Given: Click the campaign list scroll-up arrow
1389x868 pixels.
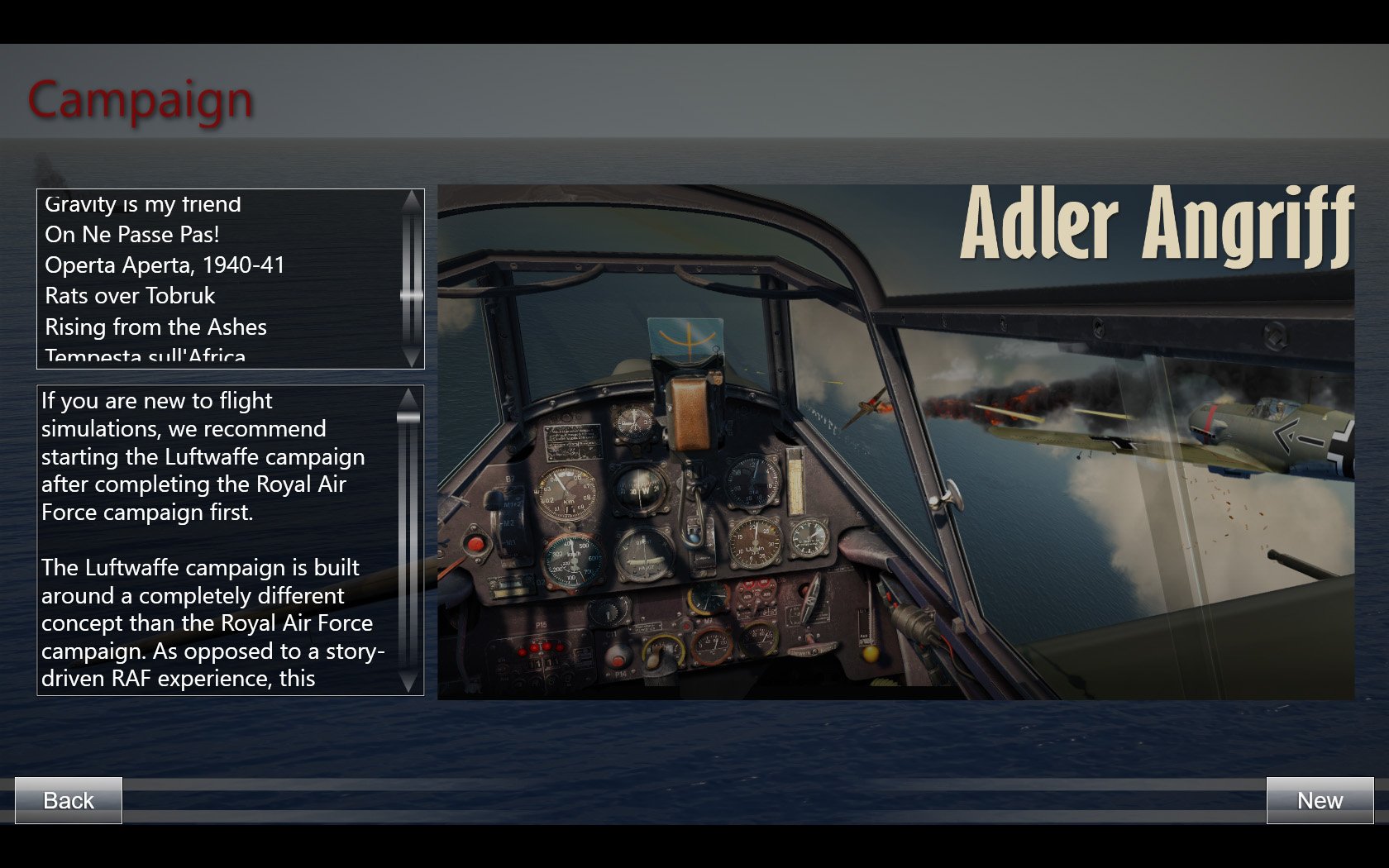Looking at the screenshot, I should (411, 200).
